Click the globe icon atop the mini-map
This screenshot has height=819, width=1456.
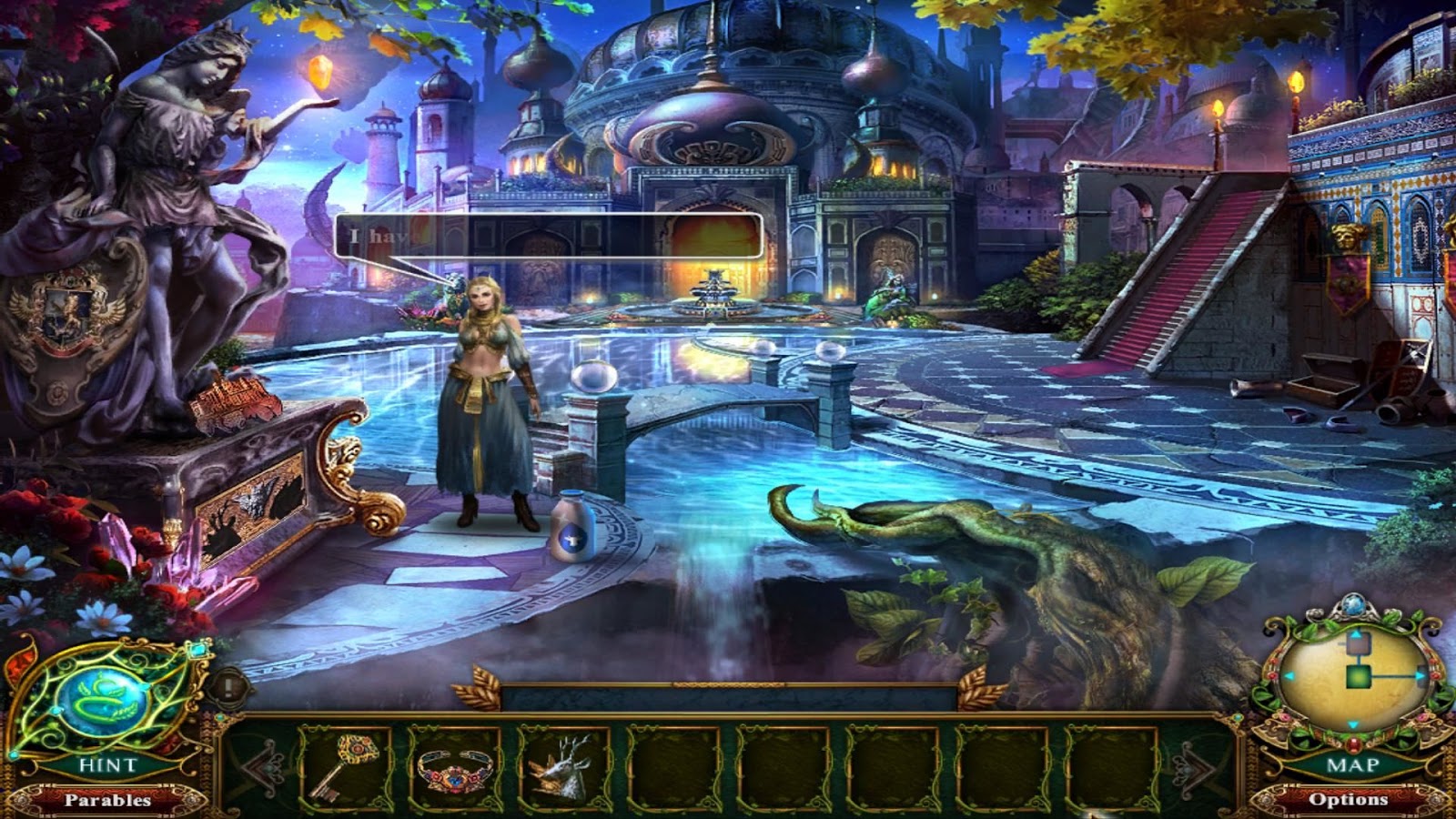[x=1353, y=602]
